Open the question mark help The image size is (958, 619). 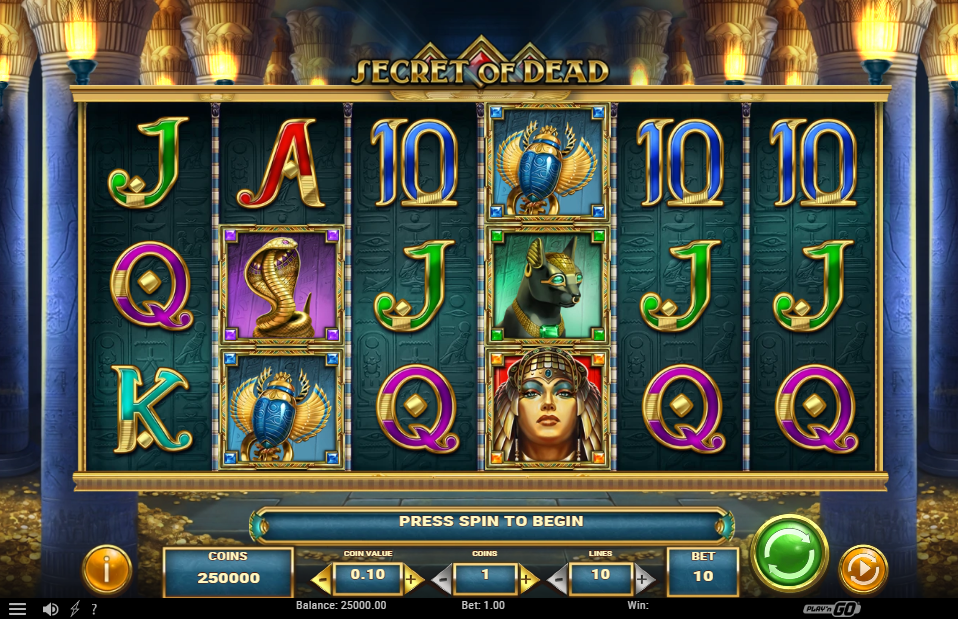pyautogui.click(x=94, y=608)
